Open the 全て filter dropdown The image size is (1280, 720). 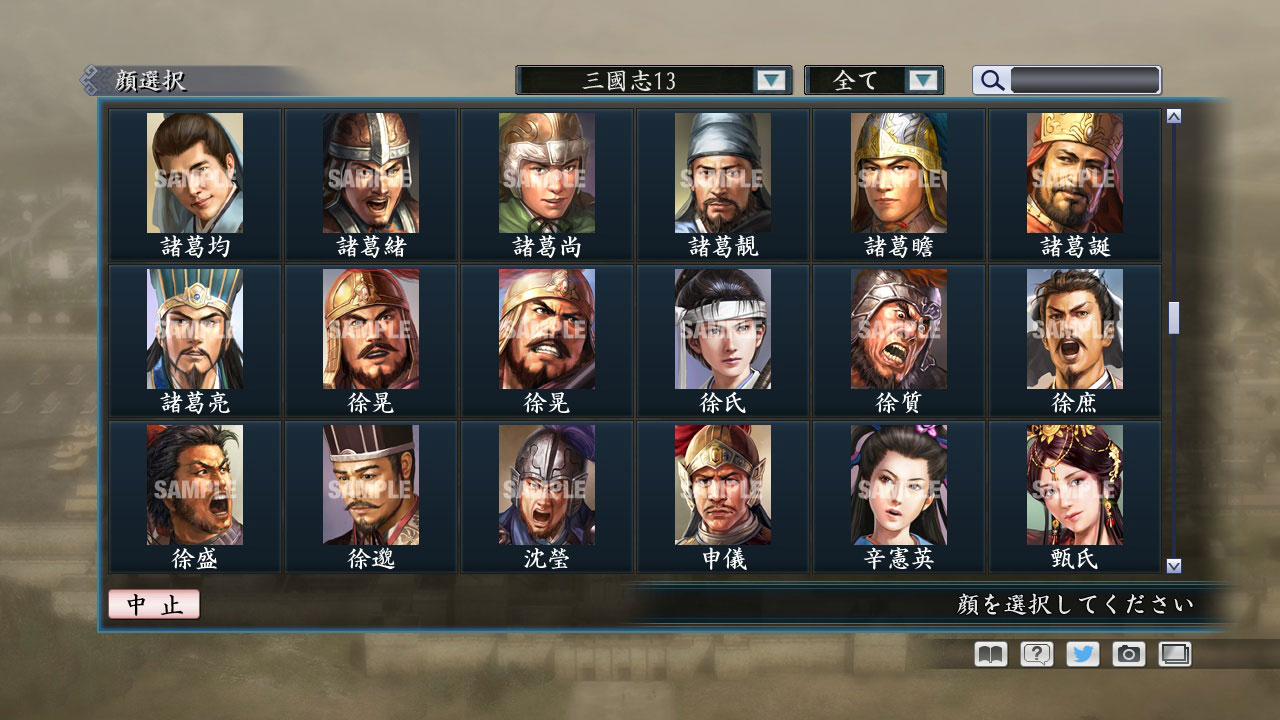875,80
